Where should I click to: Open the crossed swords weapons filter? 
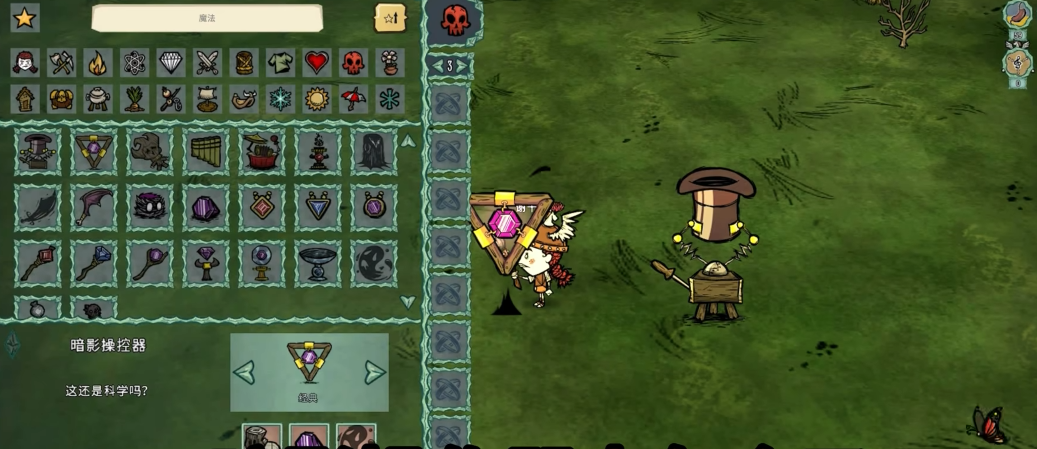tap(207, 63)
